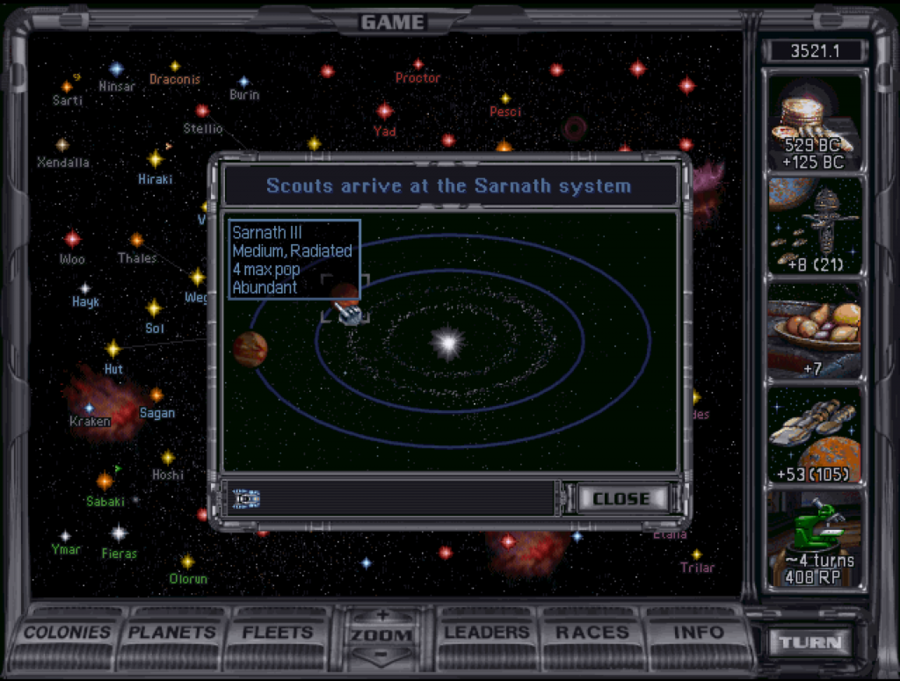Close the Sarnath system scout window
Screen dimensions: 900x681
[x=621, y=498]
